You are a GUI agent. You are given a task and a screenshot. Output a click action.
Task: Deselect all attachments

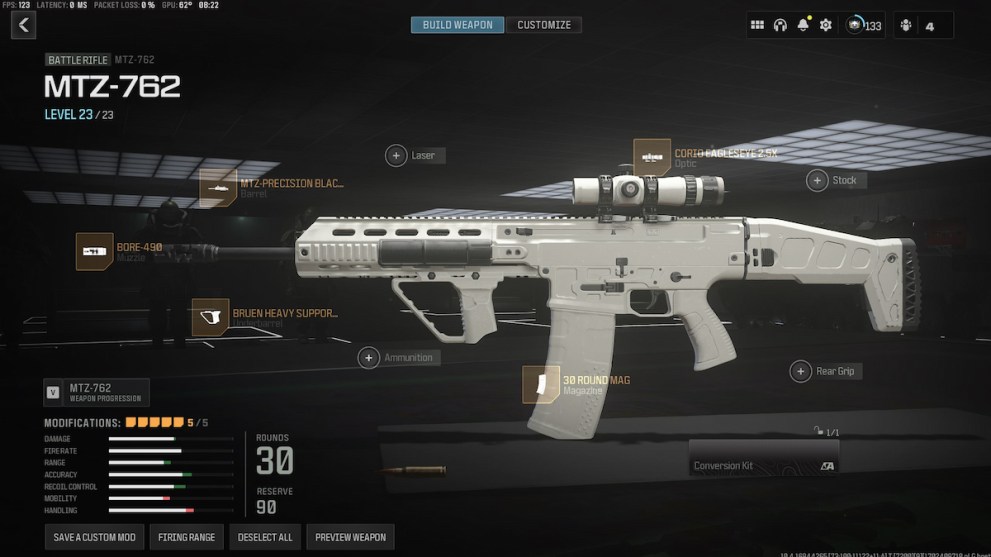point(265,537)
